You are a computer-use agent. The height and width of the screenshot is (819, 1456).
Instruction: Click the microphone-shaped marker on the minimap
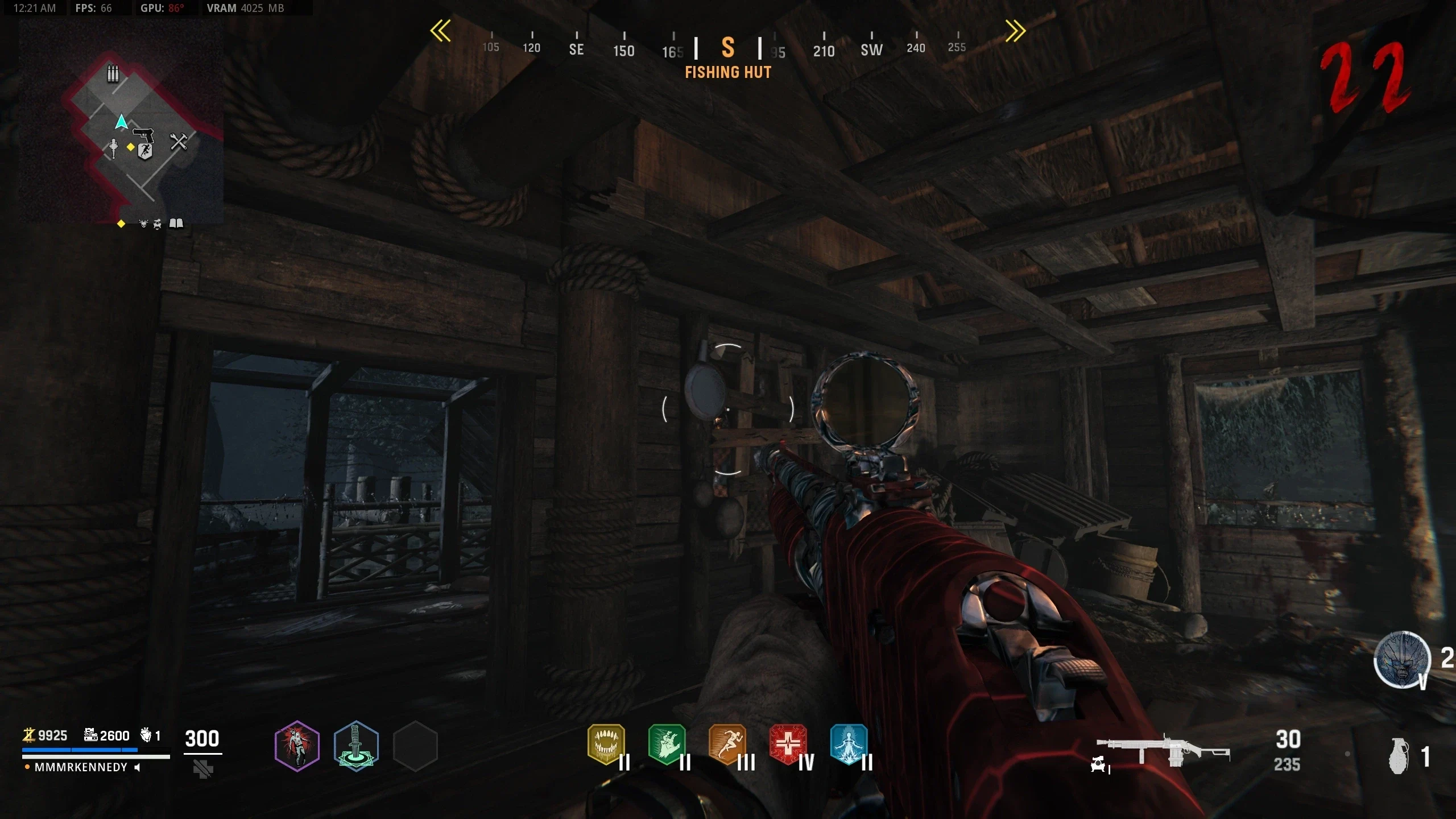click(x=113, y=148)
